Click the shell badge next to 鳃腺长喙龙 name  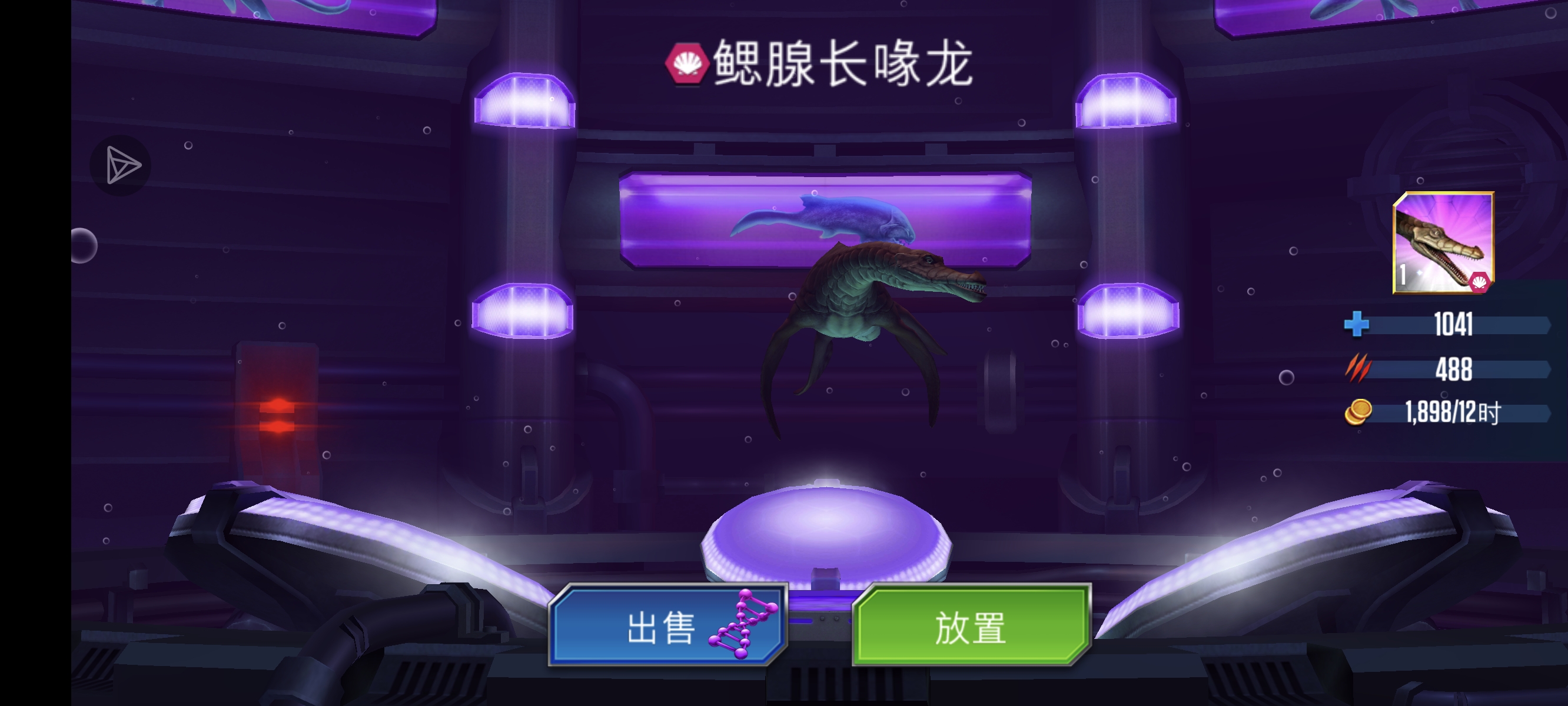(689, 64)
